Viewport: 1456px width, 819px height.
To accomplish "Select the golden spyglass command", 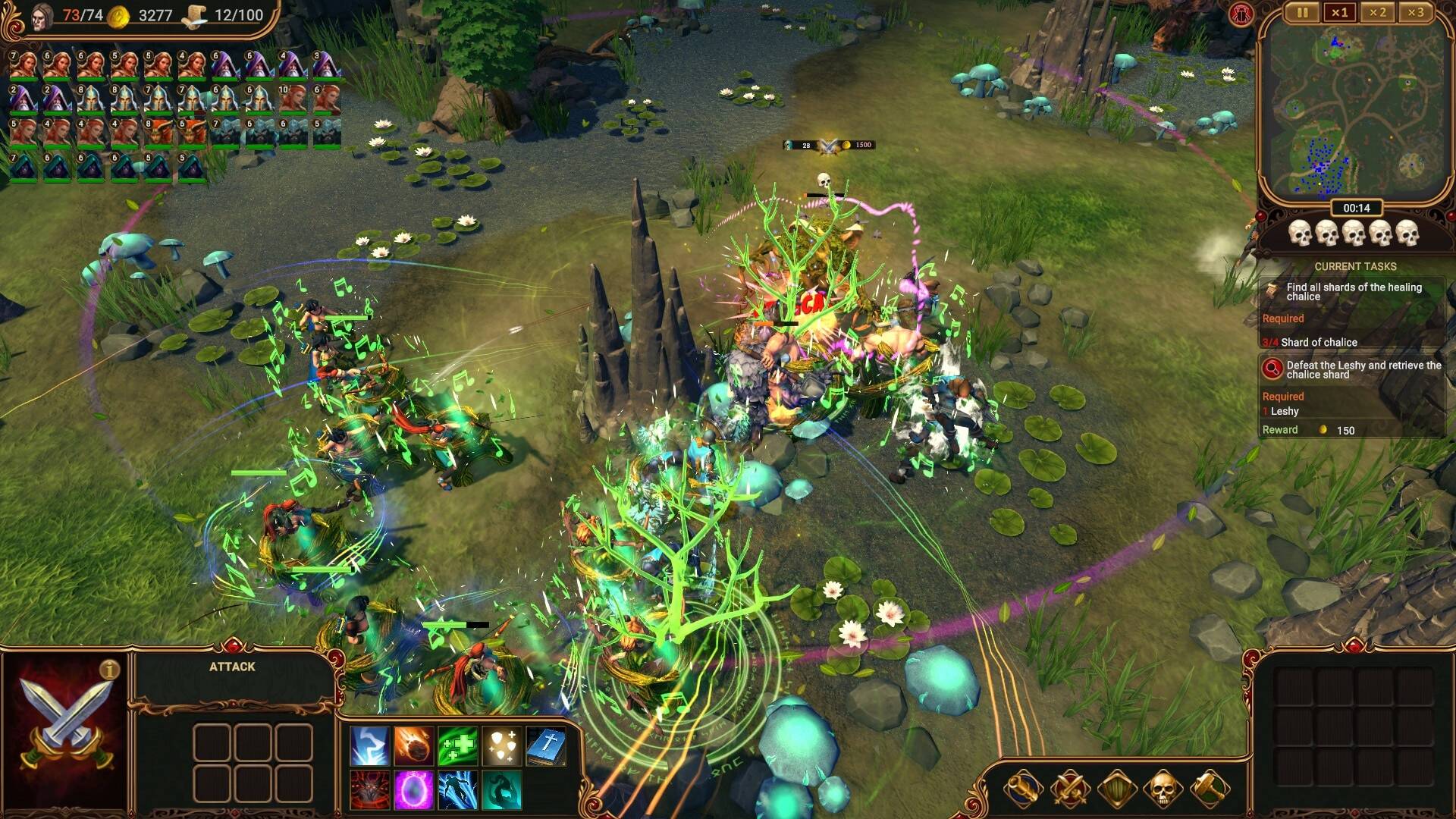I will [1023, 789].
